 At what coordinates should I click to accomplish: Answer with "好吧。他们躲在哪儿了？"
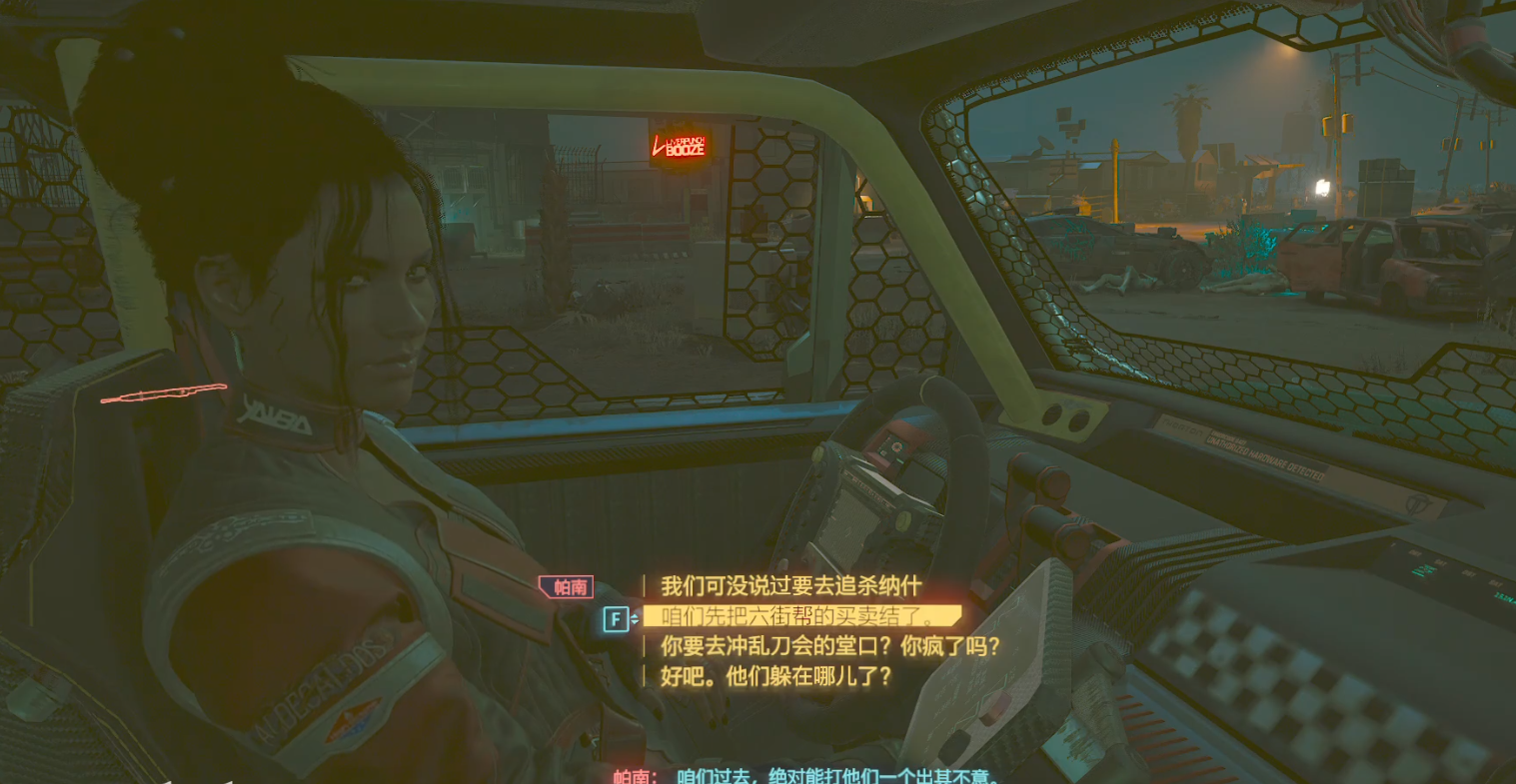tap(775, 677)
